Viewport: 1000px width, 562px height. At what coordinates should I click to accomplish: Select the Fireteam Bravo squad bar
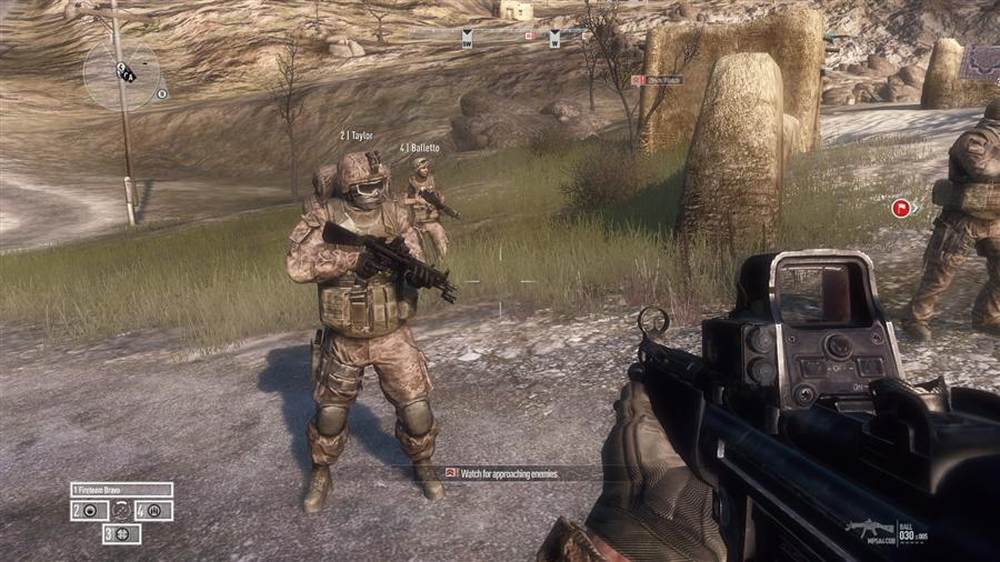click(x=121, y=490)
